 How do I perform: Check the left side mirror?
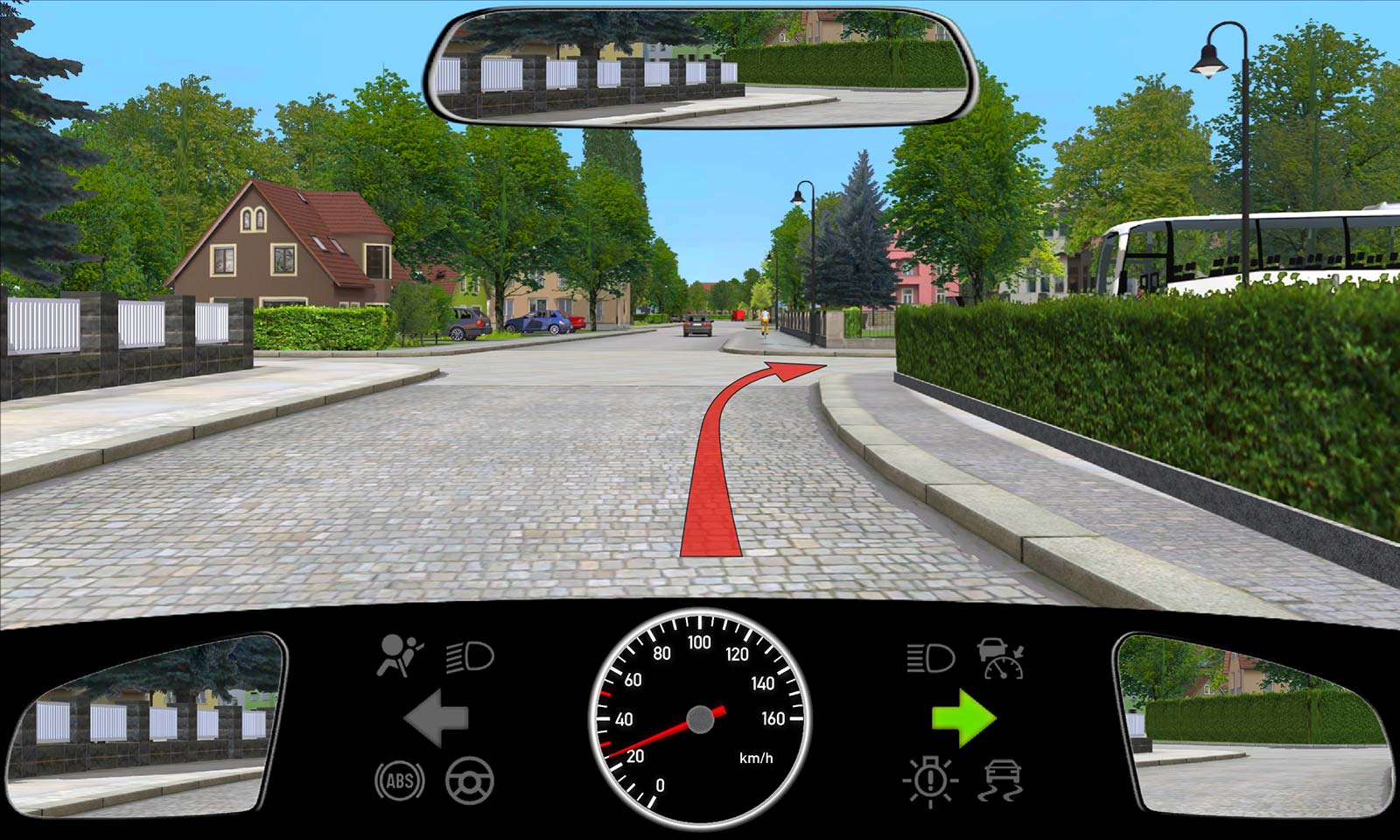click(x=144, y=724)
